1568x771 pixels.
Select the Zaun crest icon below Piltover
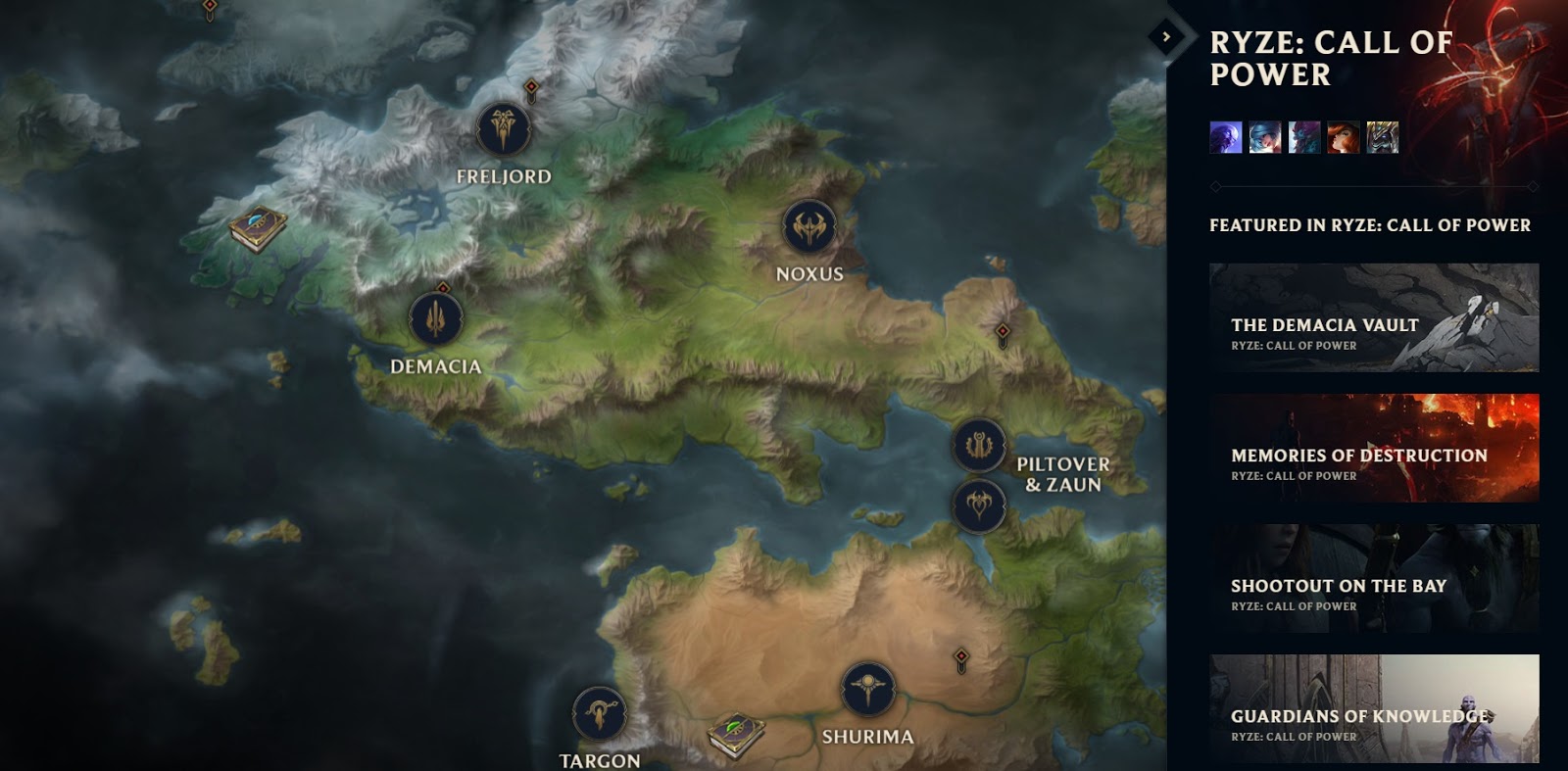coord(977,507)
